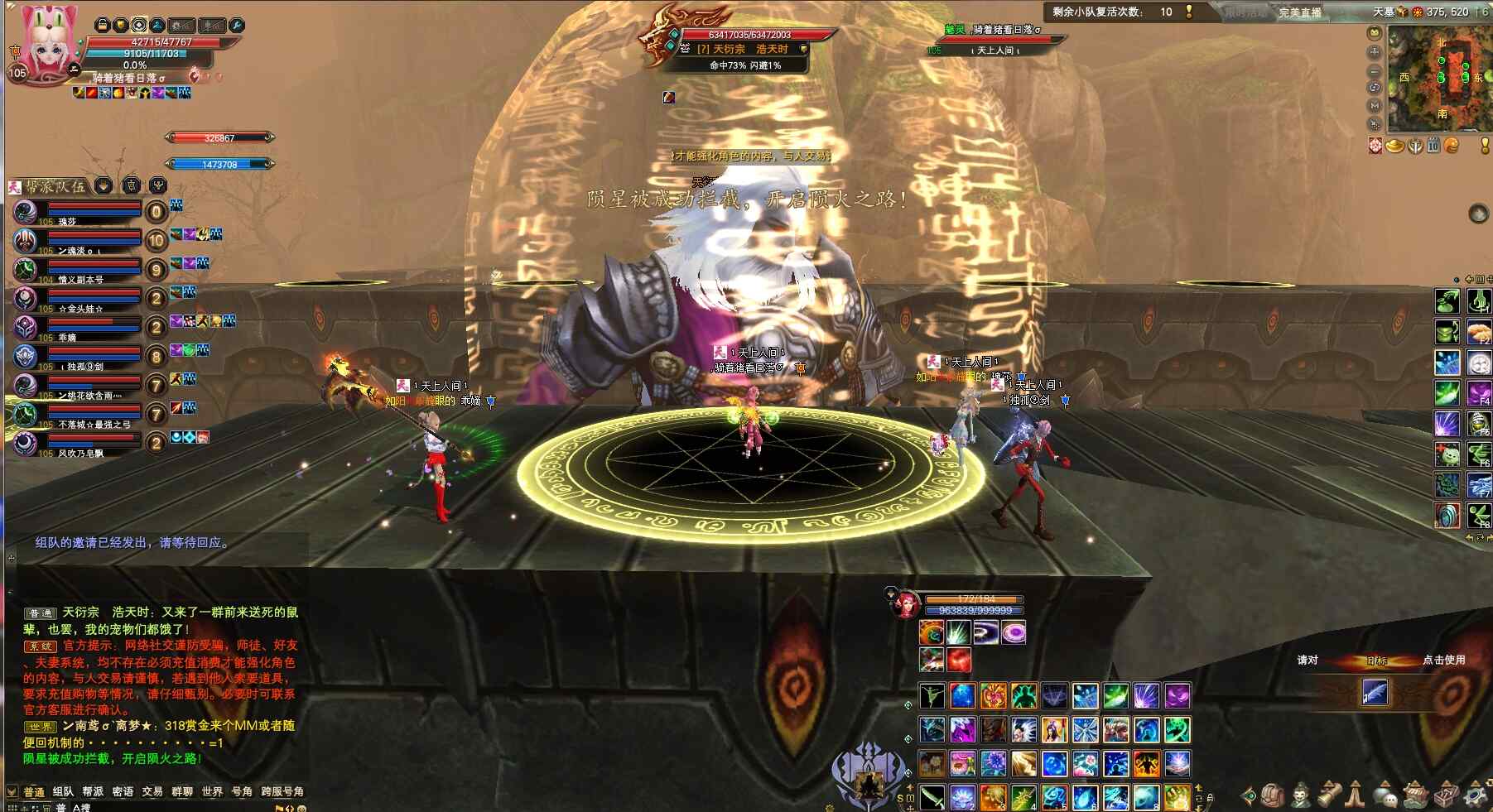Select the 世界 chat tab

pos(212,792)
